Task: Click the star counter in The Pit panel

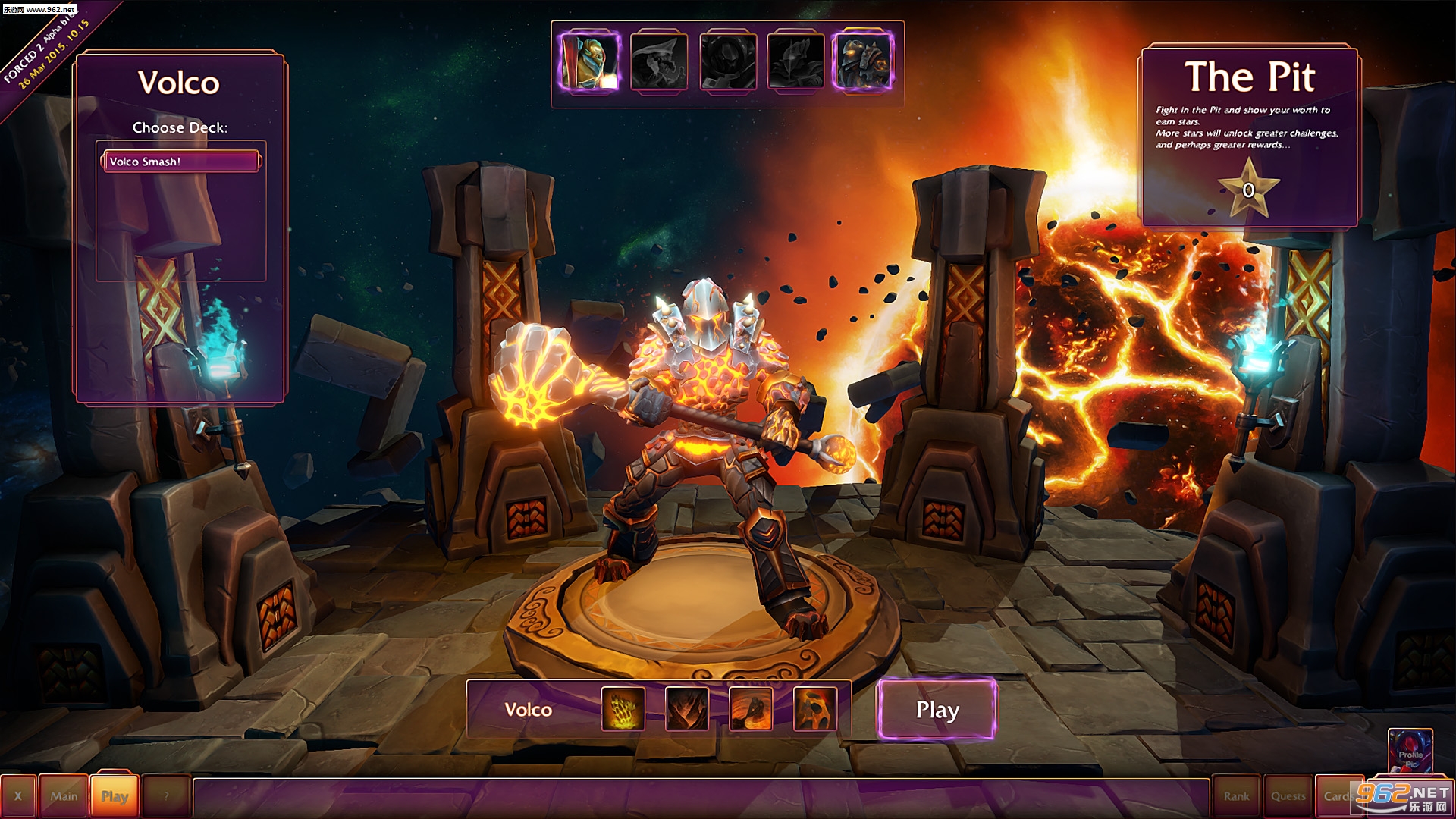Action: click(x=1248, y=190)
